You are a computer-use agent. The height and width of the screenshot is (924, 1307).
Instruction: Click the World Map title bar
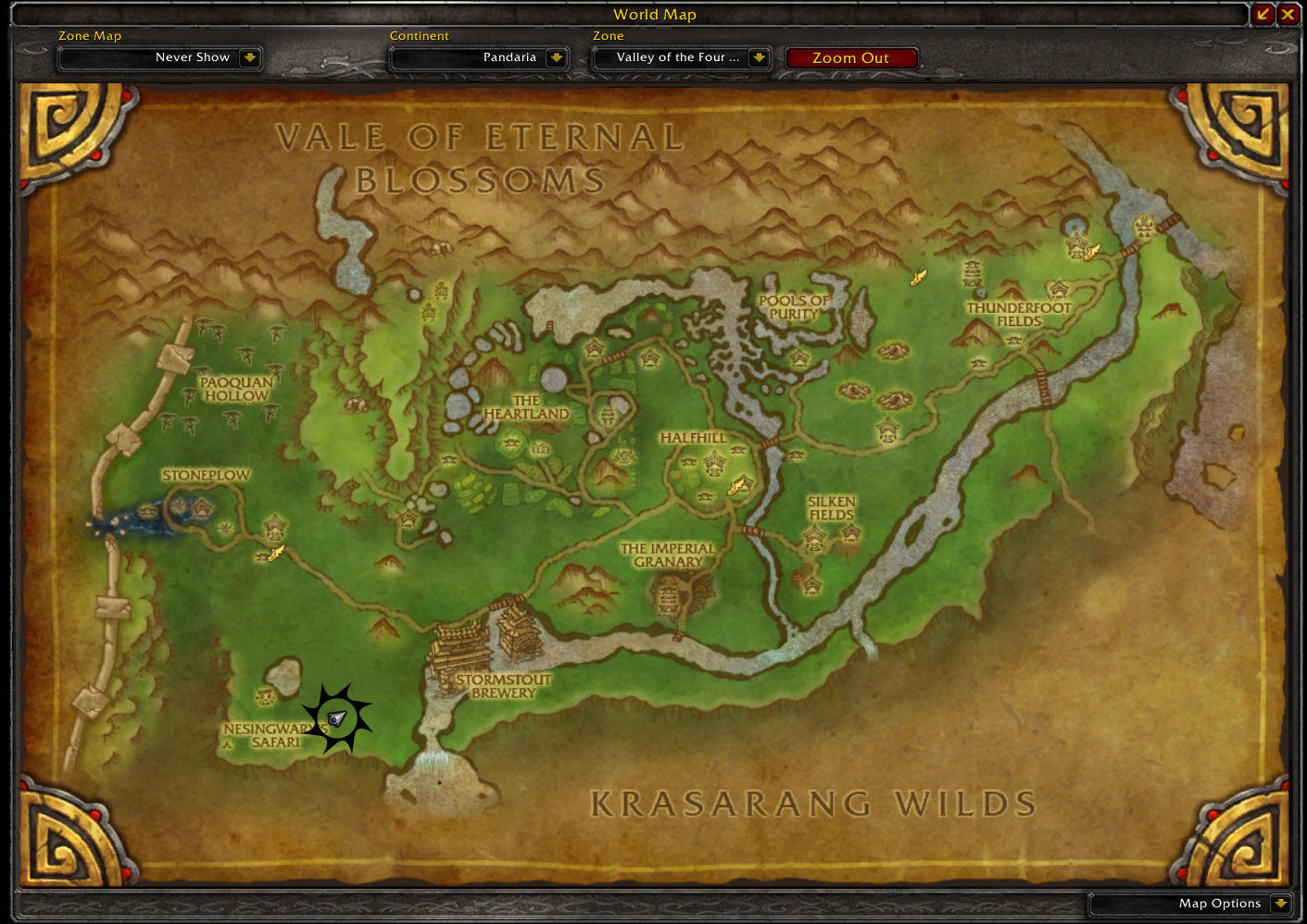[x=654, y=14]
